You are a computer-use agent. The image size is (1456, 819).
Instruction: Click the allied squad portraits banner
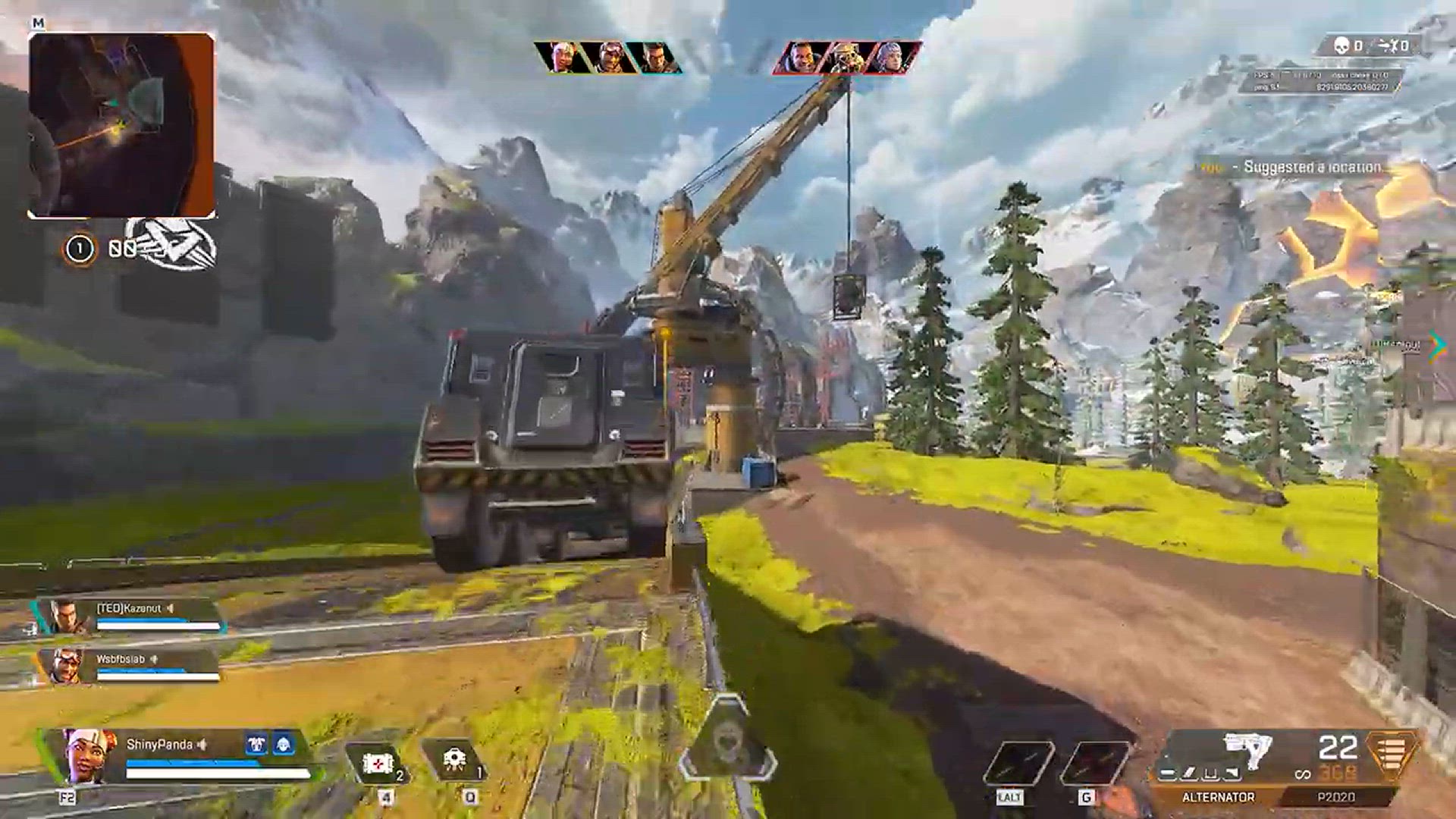[x=608, y=58]
